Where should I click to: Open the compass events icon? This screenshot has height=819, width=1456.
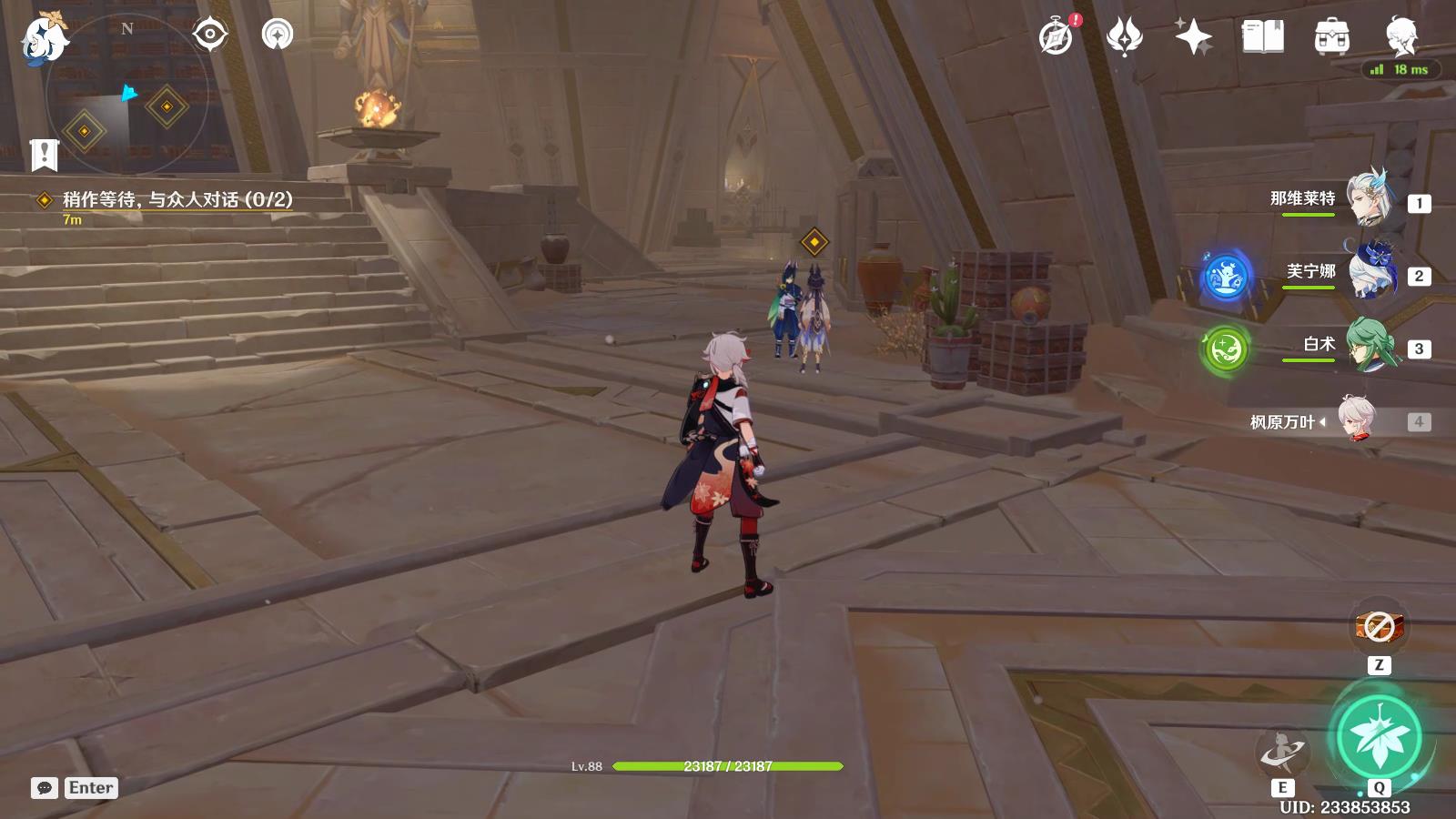point(1057,37)
